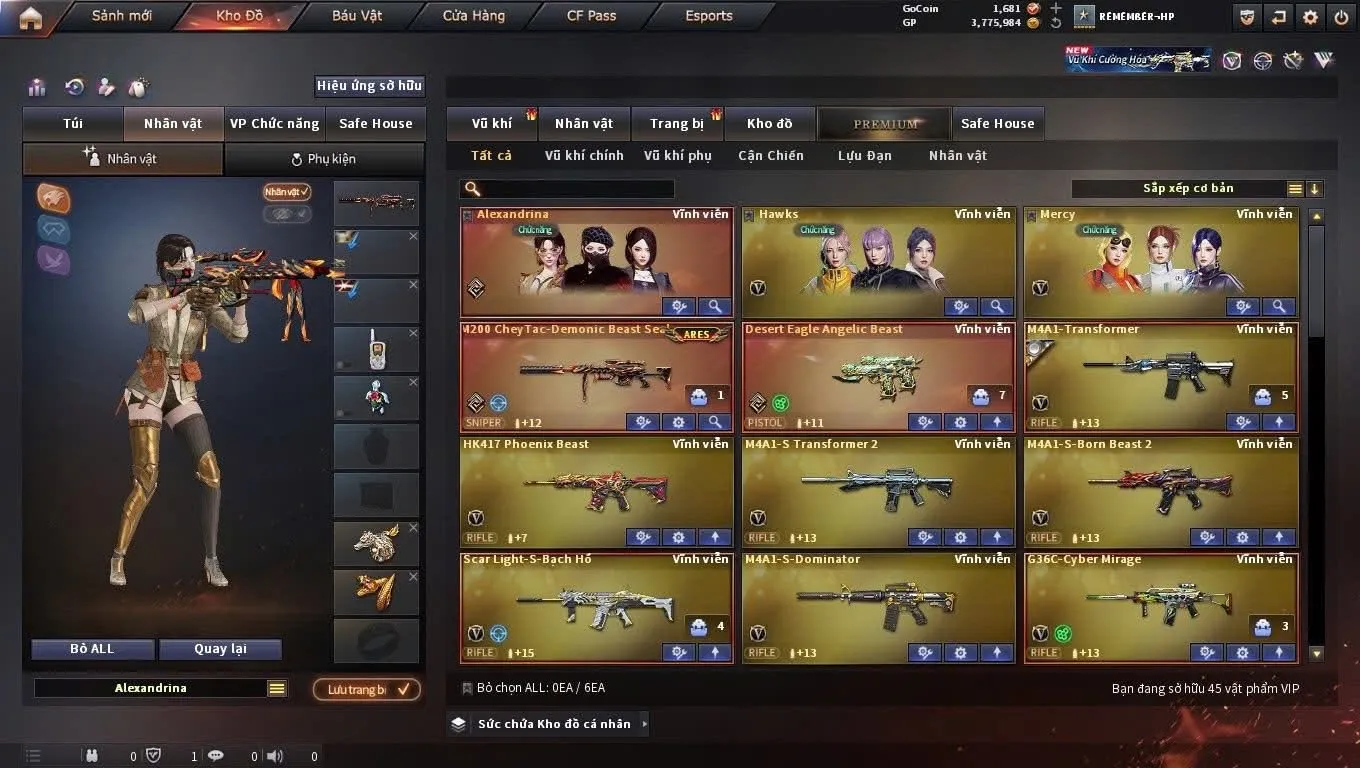Switch to the CF Pass tab
Screen dimensions: 1360x768
pos(591,16)
